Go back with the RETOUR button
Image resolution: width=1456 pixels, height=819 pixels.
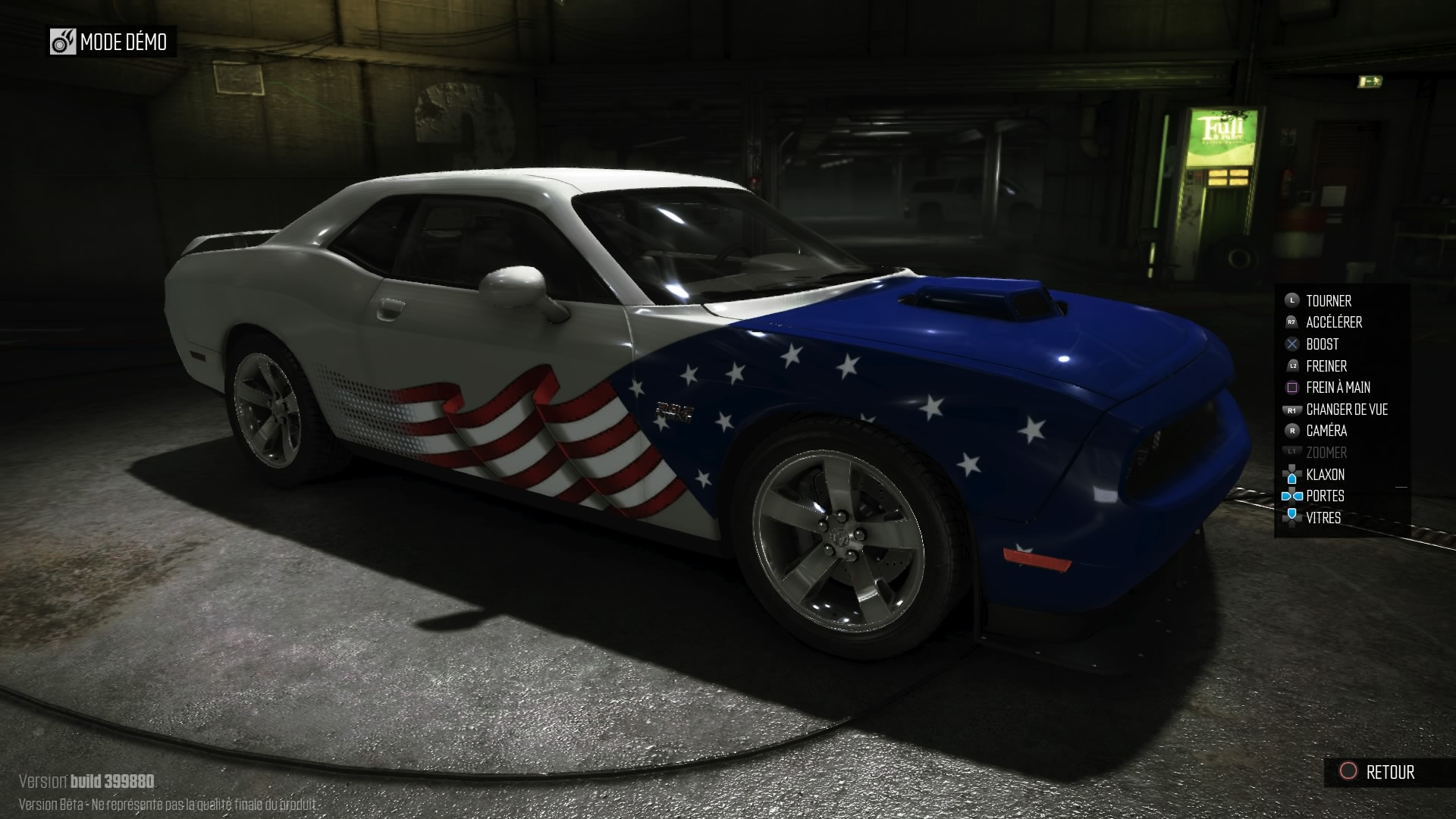tap(1377, 772)
